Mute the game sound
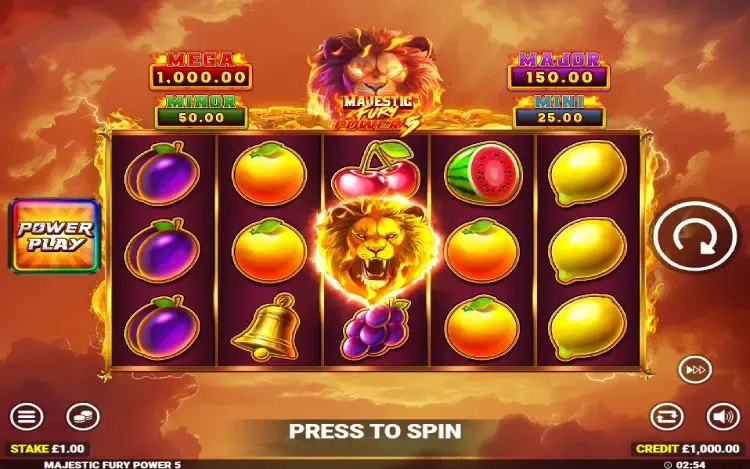This screenshot has width=750, height=469. click(x=722, y=416)
